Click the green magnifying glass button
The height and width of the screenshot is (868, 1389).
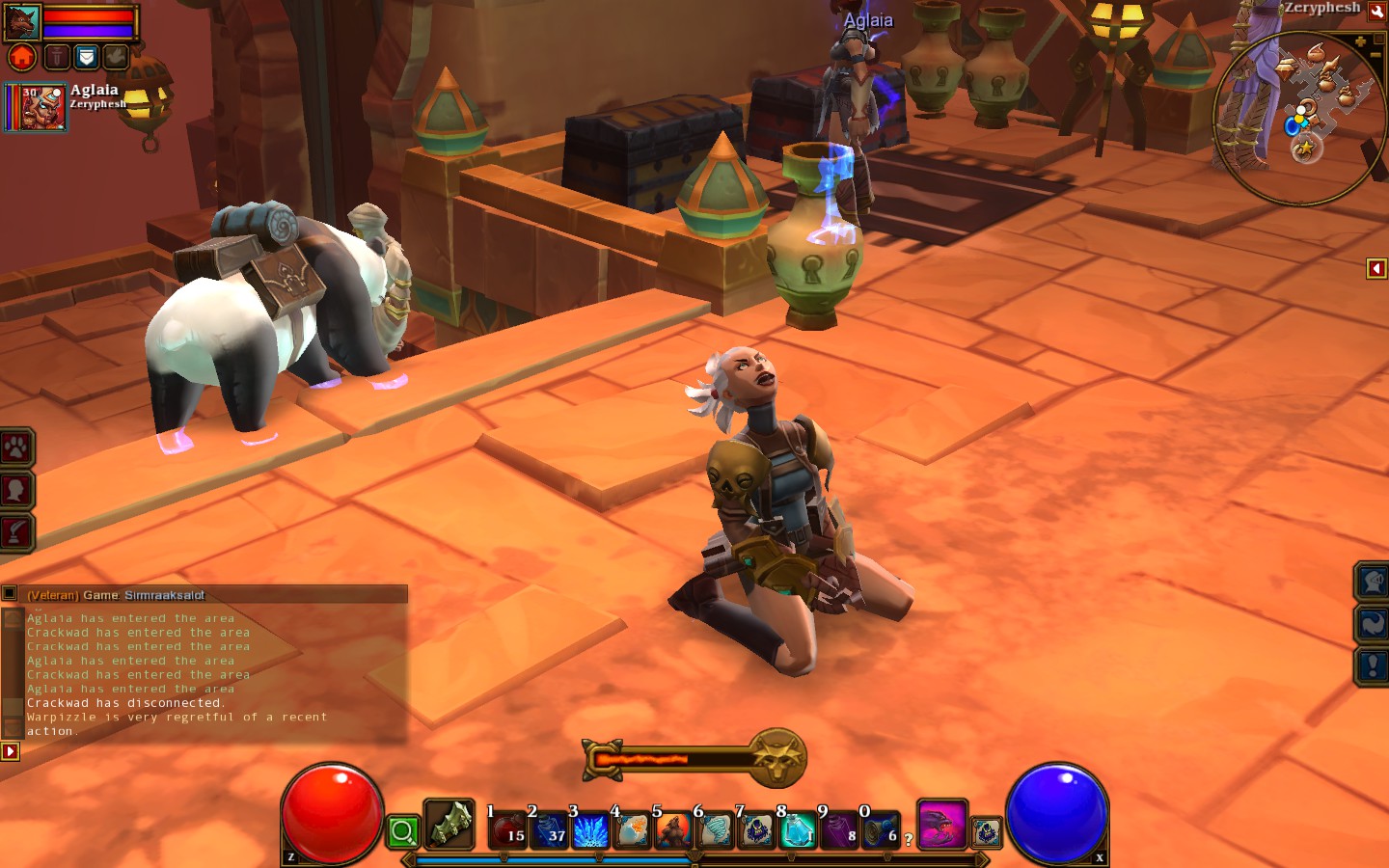click(403, 831)
